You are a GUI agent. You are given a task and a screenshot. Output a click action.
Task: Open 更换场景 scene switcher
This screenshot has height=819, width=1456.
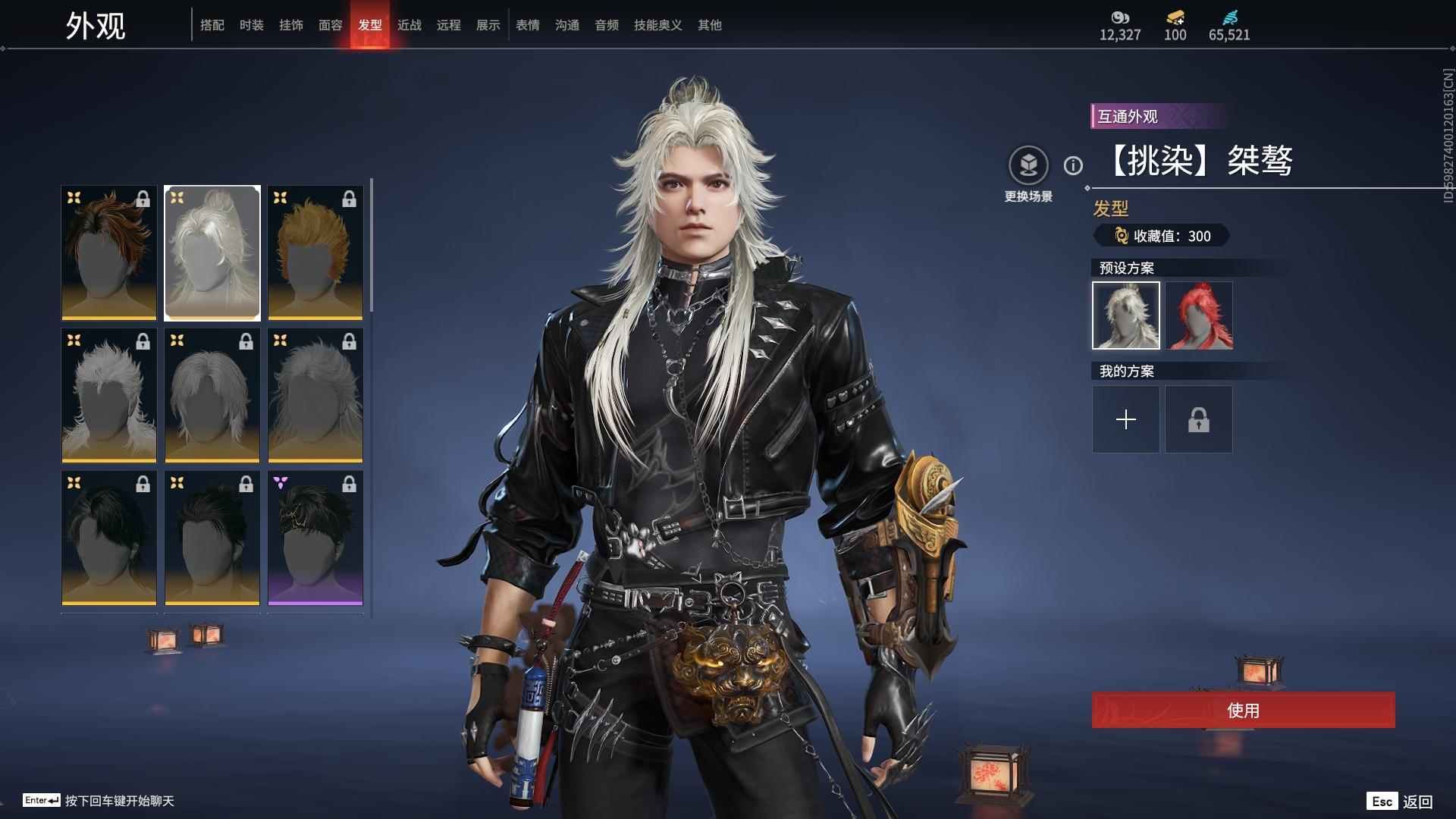[1028, 166]
